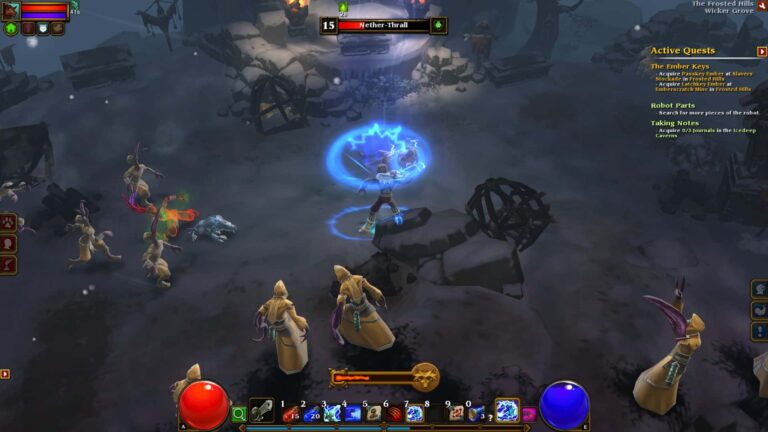Click the item in hotbar slot 0
768x432 pixels.
tap(476, 411)
